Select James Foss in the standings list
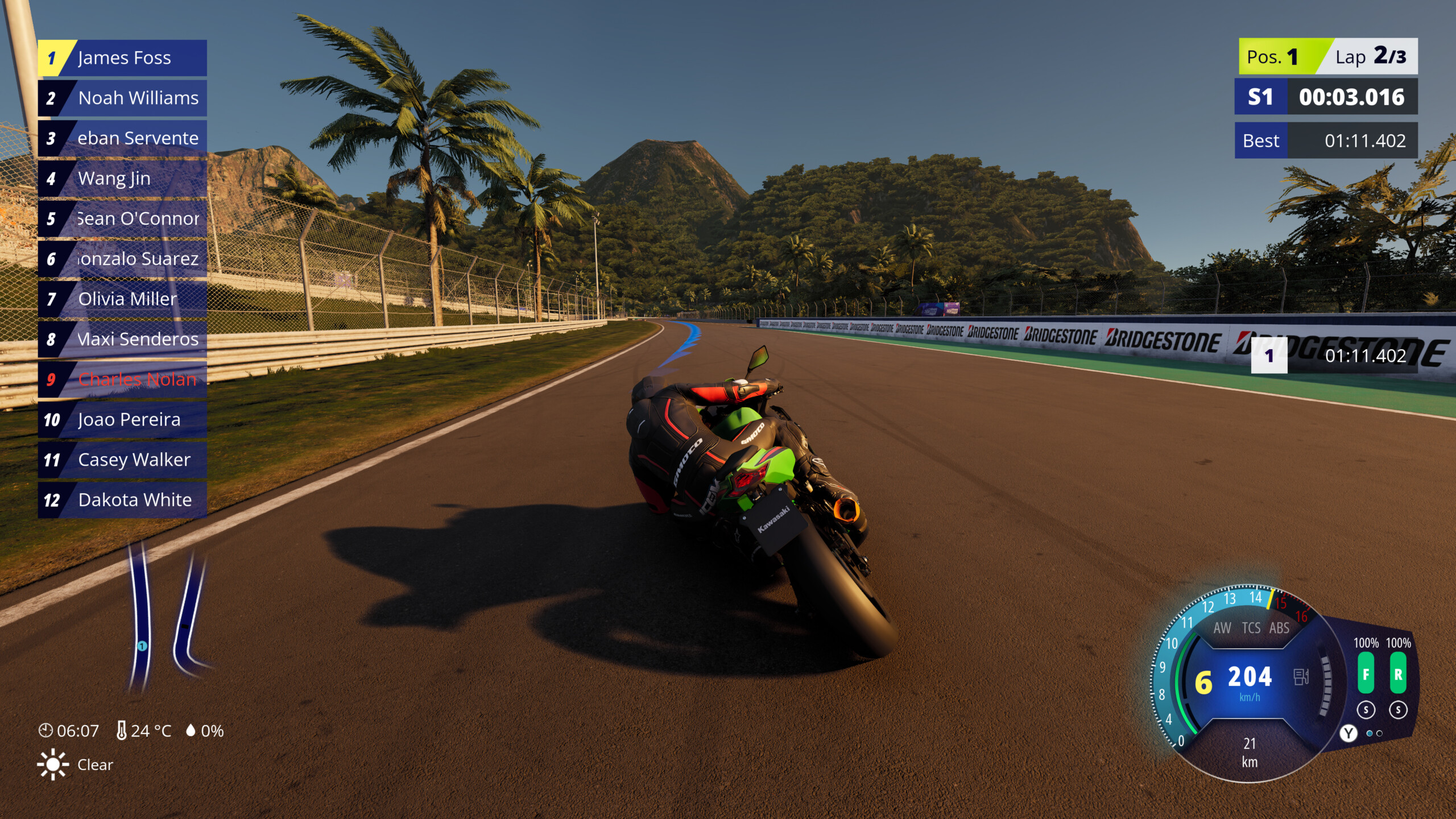 [123, 58]
